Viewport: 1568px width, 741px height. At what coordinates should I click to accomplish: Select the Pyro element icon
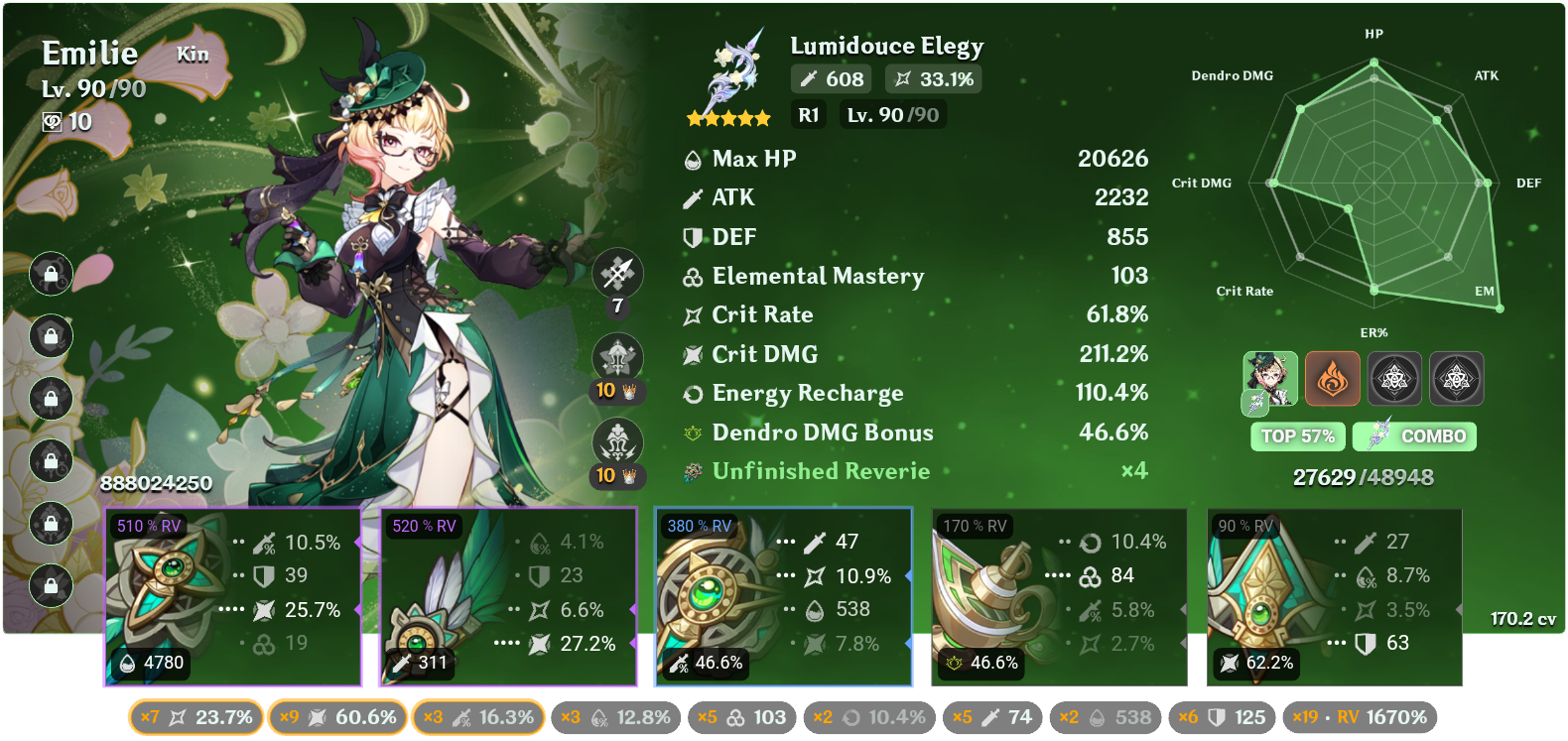(1334, 378)
